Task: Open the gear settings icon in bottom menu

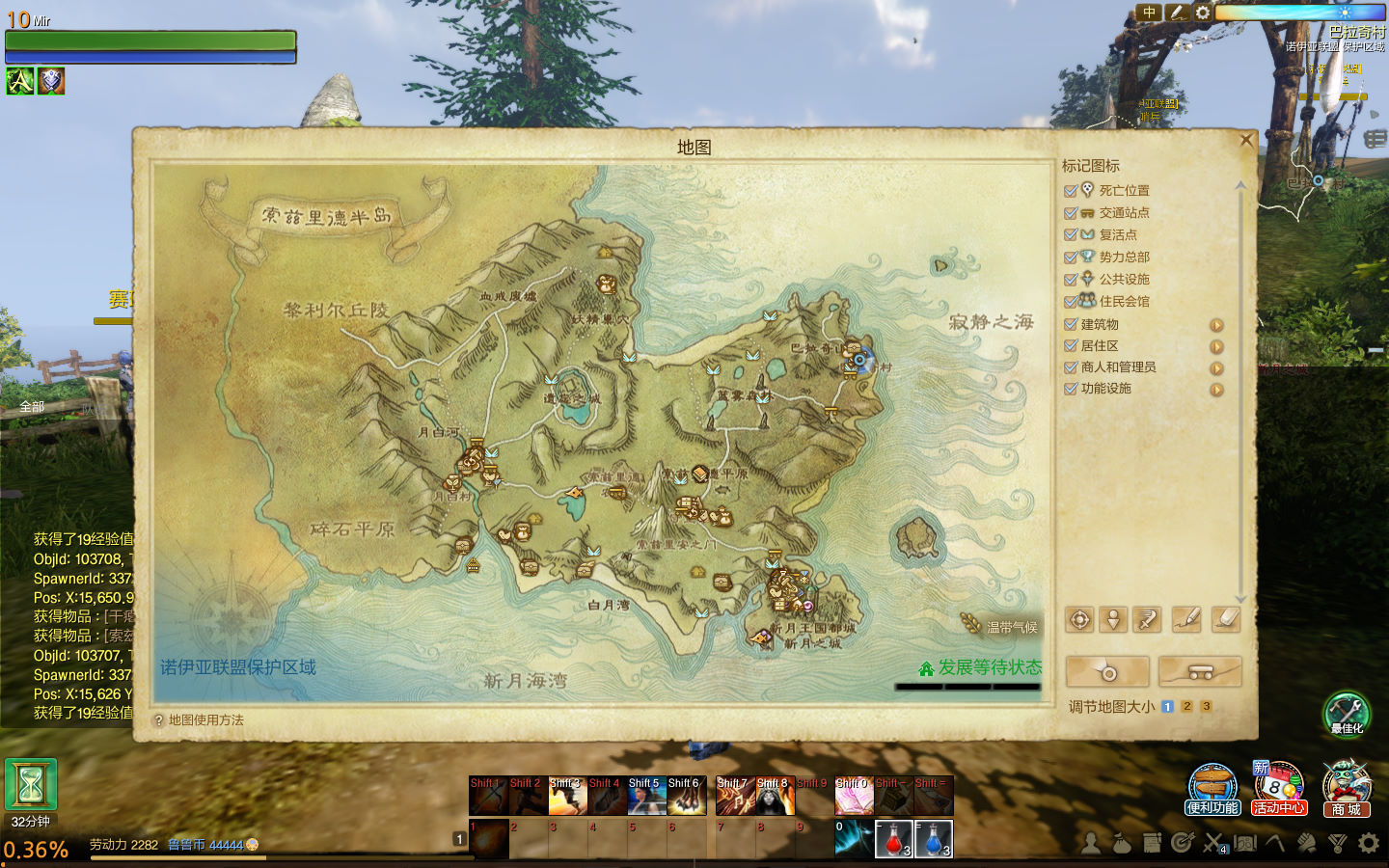Action: click(x=1369, y=844)
